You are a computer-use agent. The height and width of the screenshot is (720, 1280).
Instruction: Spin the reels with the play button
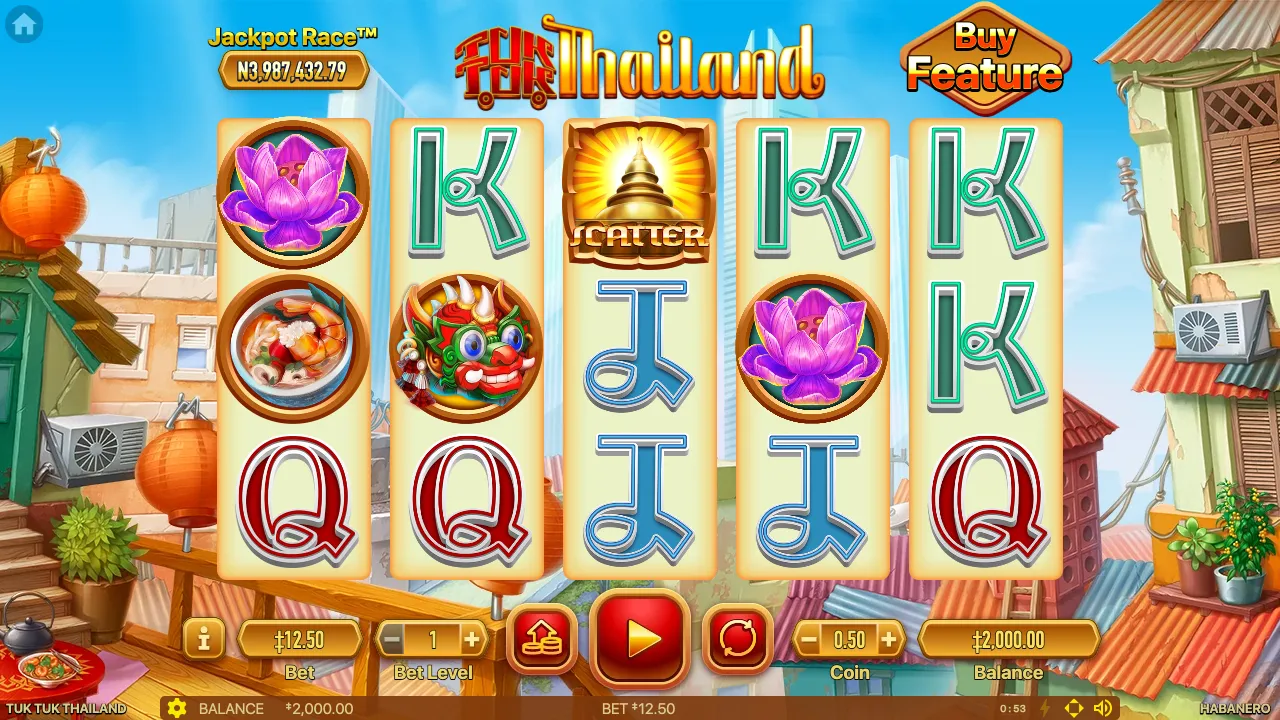640,638
